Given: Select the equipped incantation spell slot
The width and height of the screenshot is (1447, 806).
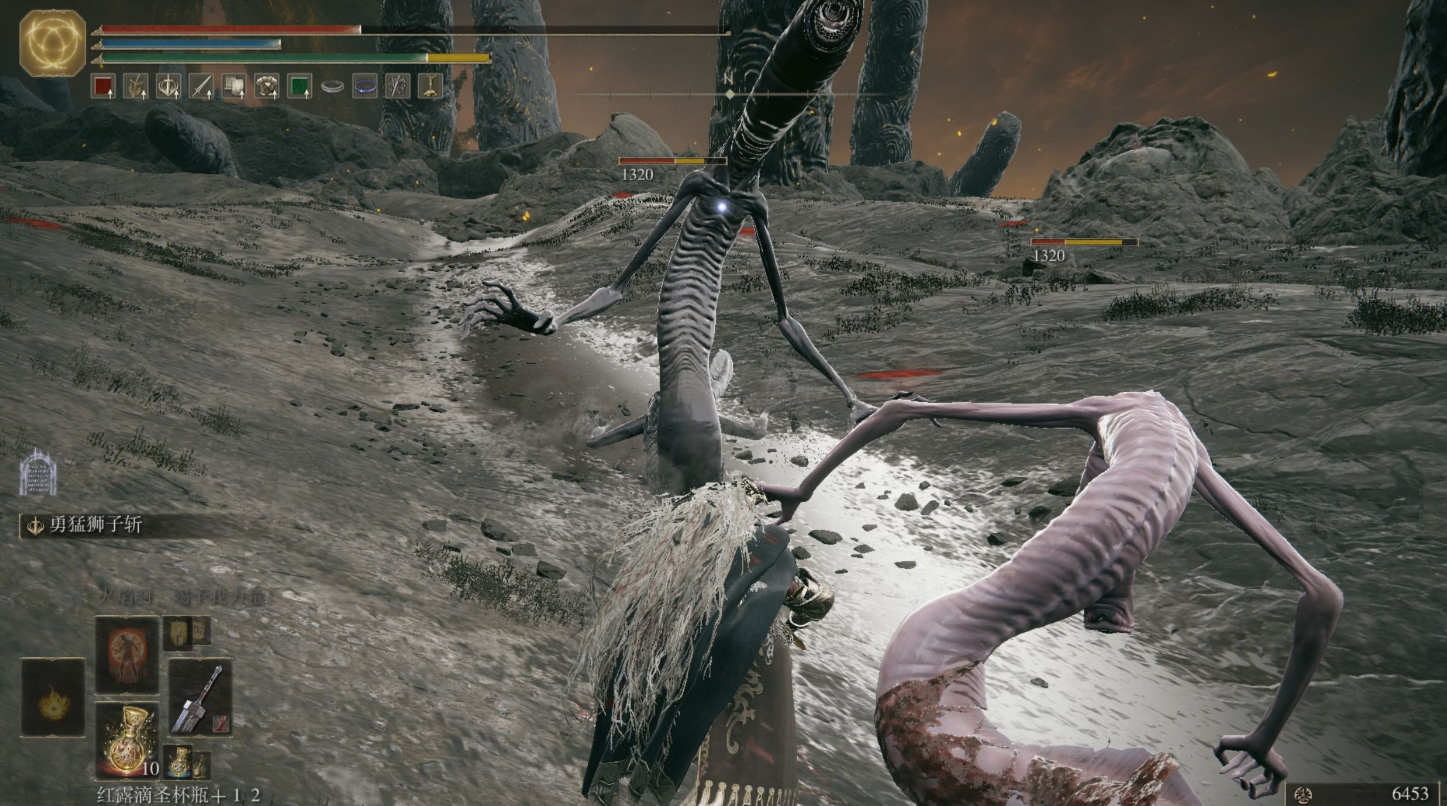Looking at the screenshot, I should 127,654.
